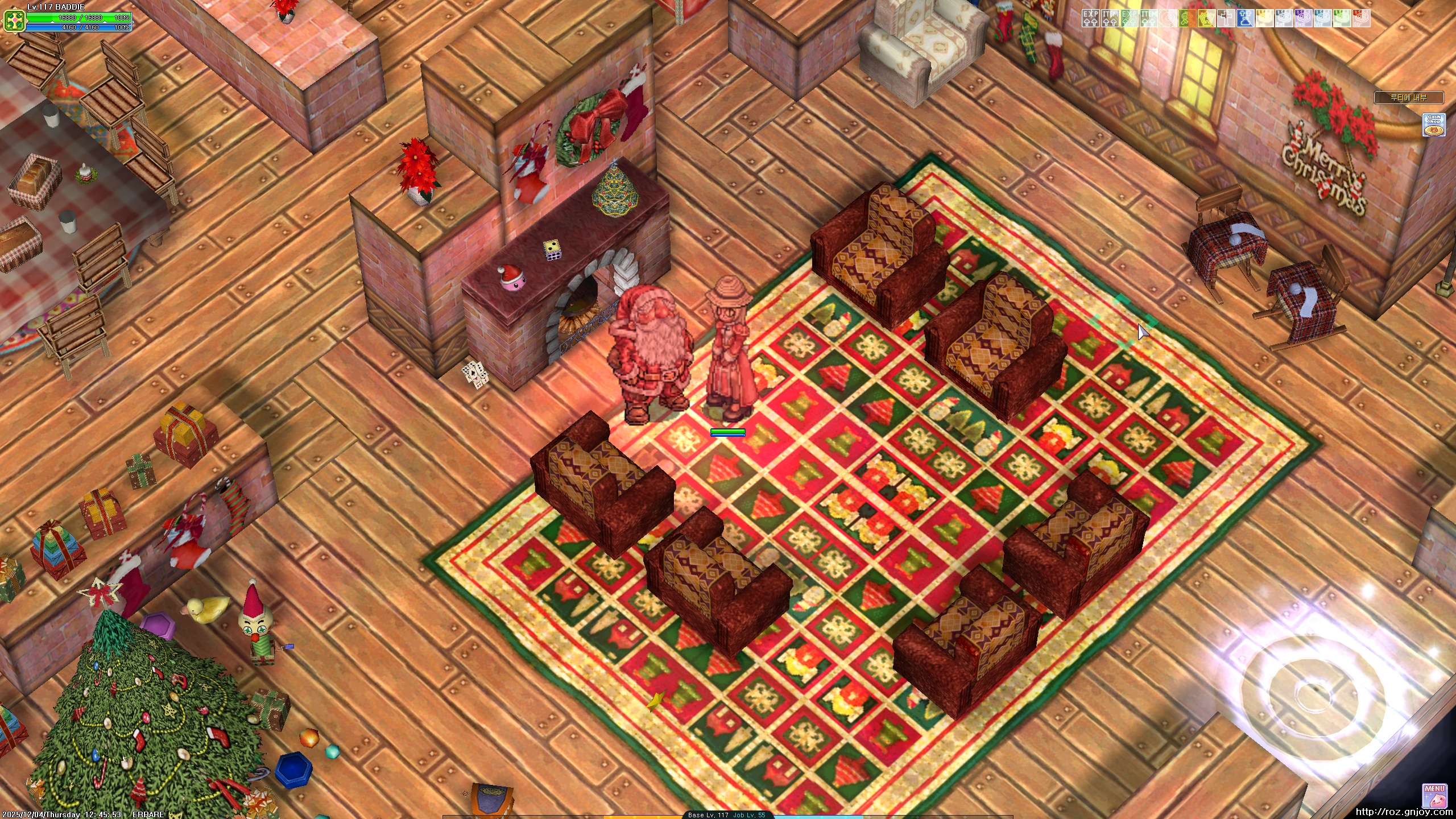Click the map name label 루티에 내부

[x=1408, y=98]
